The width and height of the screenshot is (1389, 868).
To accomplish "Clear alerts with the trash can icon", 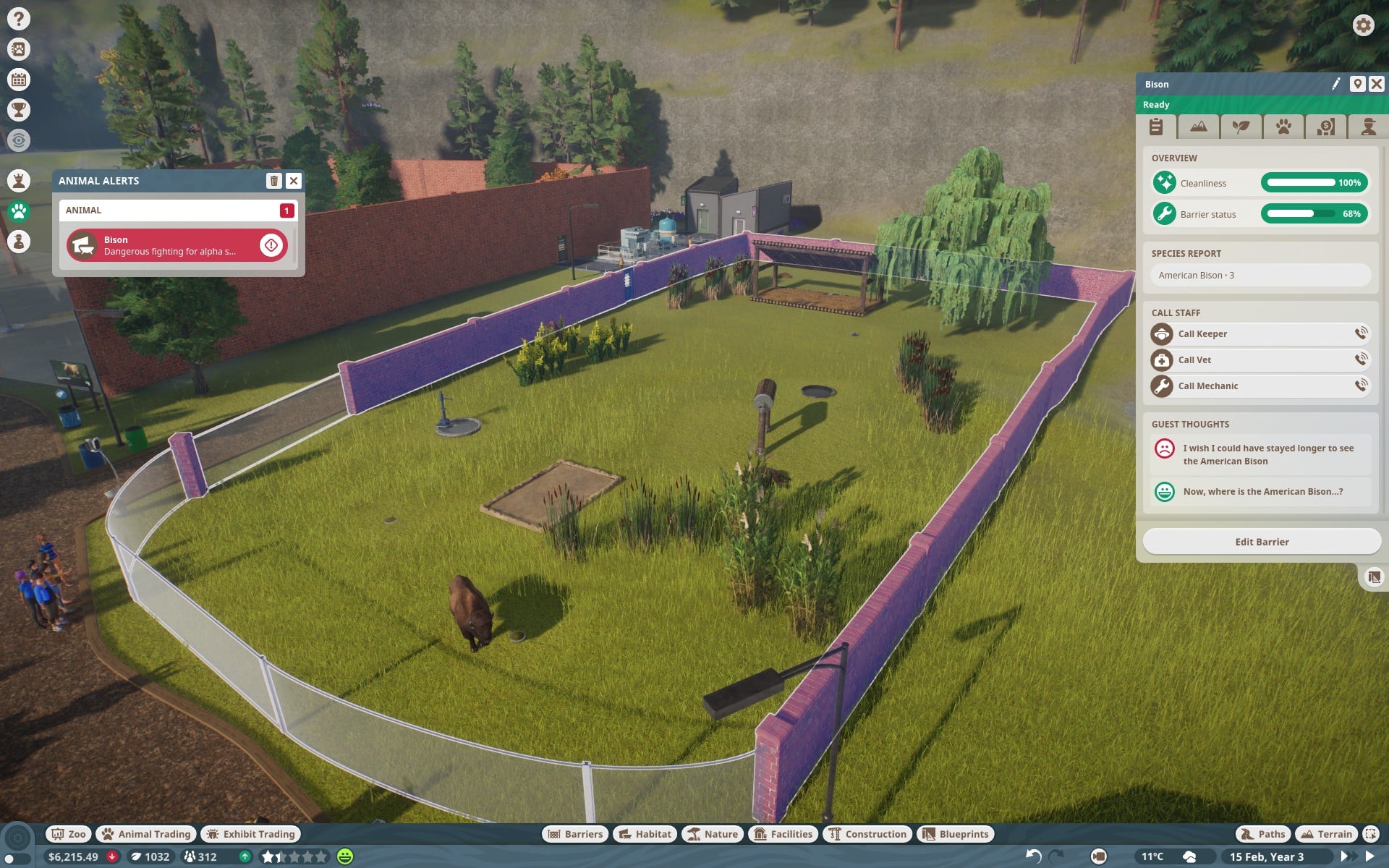I will [273, 181].
